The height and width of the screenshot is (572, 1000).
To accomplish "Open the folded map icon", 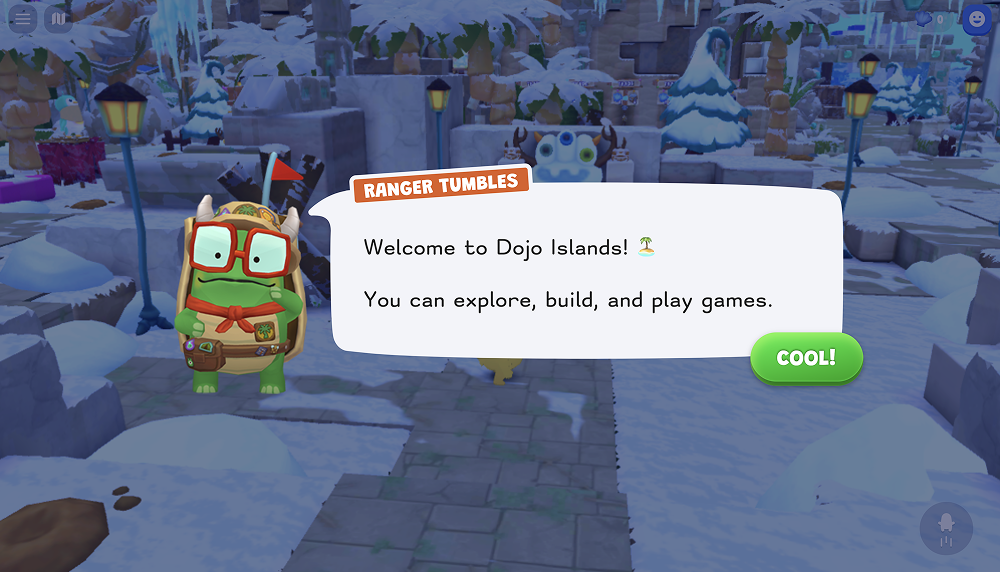I will [58, 18].
